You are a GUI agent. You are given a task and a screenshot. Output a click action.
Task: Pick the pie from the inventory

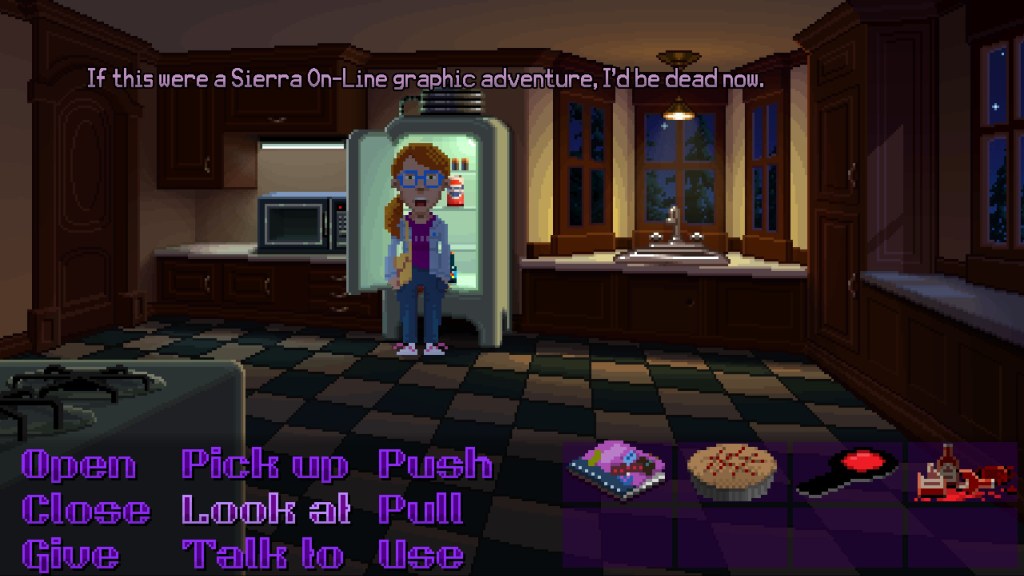click(732, 472)
